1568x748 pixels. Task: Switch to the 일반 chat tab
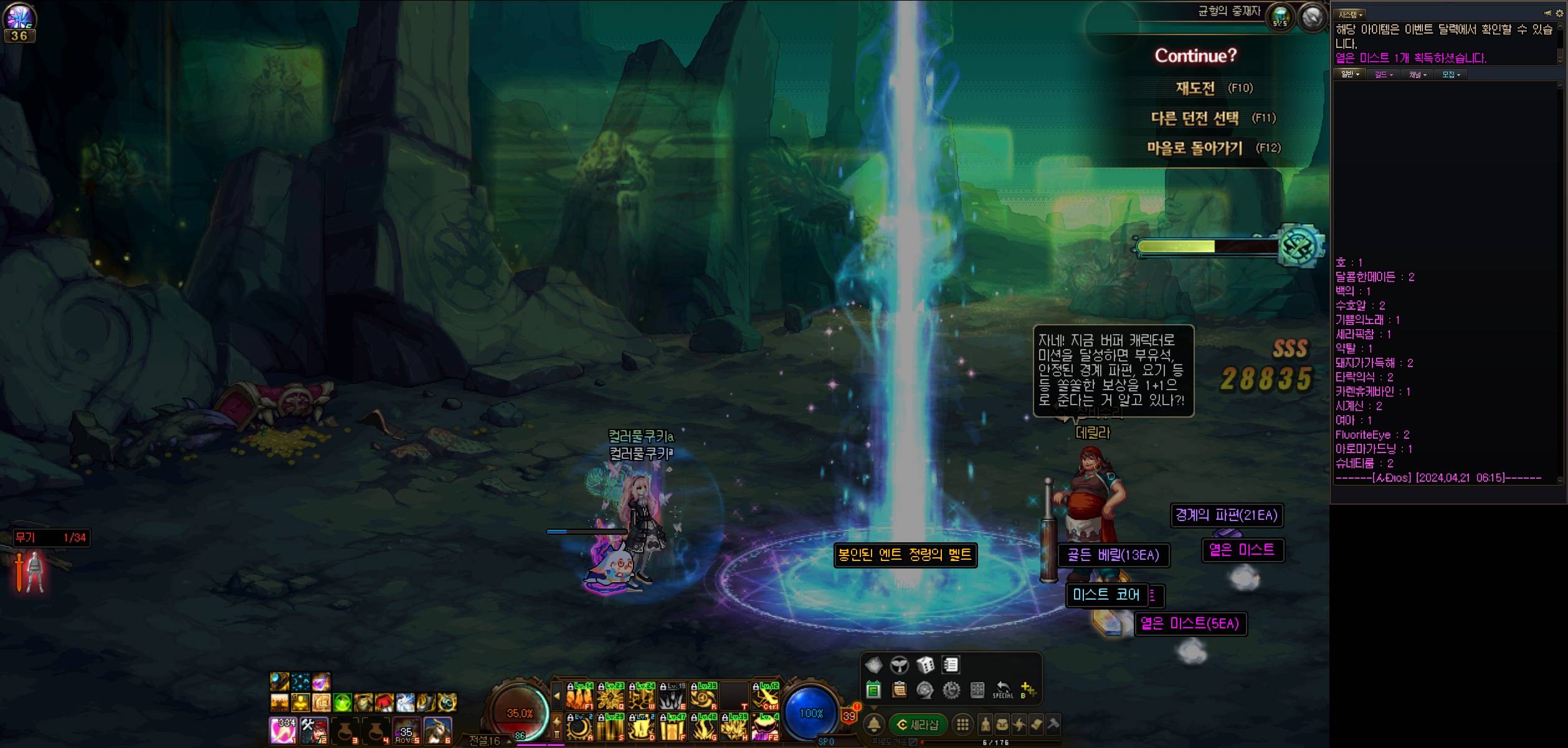pos(1349,75)
